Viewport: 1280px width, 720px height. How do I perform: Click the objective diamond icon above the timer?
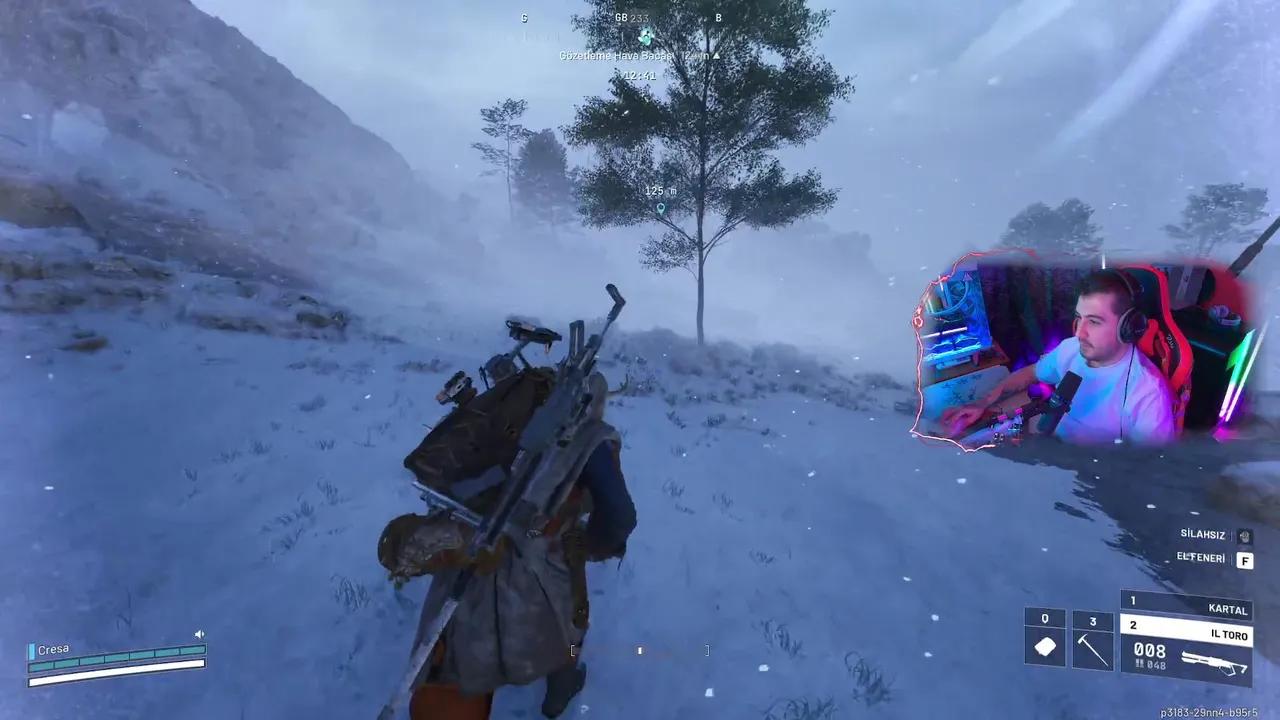[646, 37]
